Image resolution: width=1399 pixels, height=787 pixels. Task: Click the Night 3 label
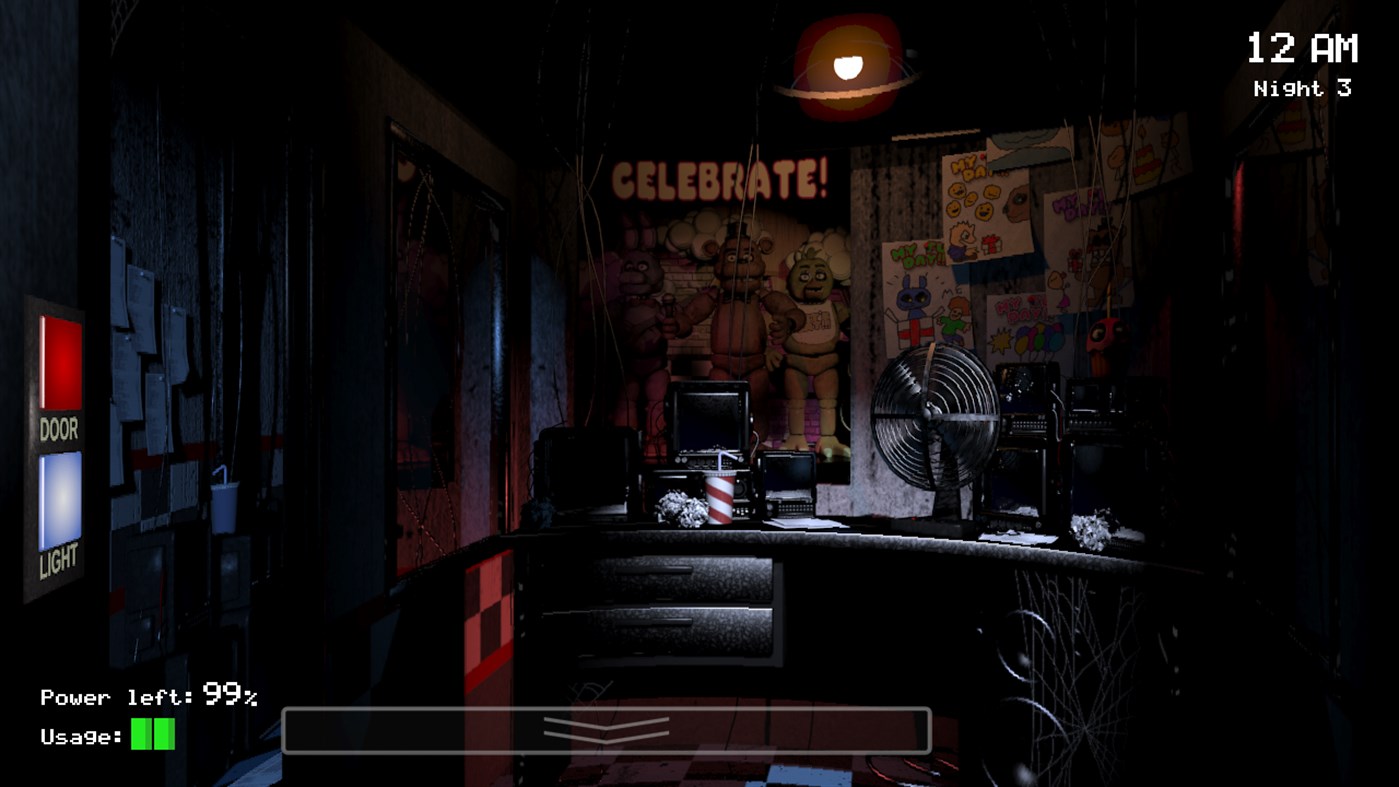(1303, 88)
